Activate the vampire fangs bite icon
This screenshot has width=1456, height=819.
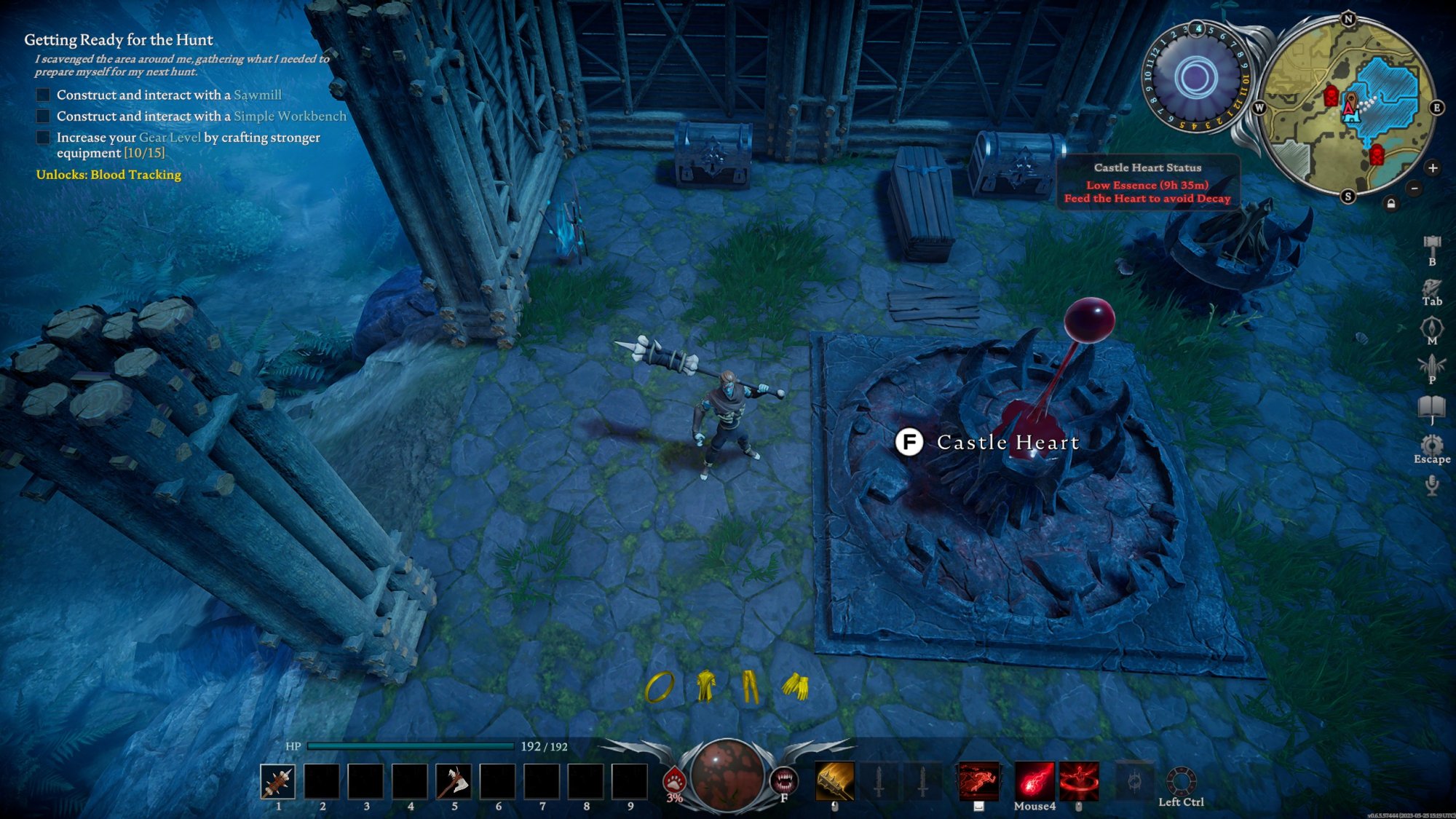784,780
